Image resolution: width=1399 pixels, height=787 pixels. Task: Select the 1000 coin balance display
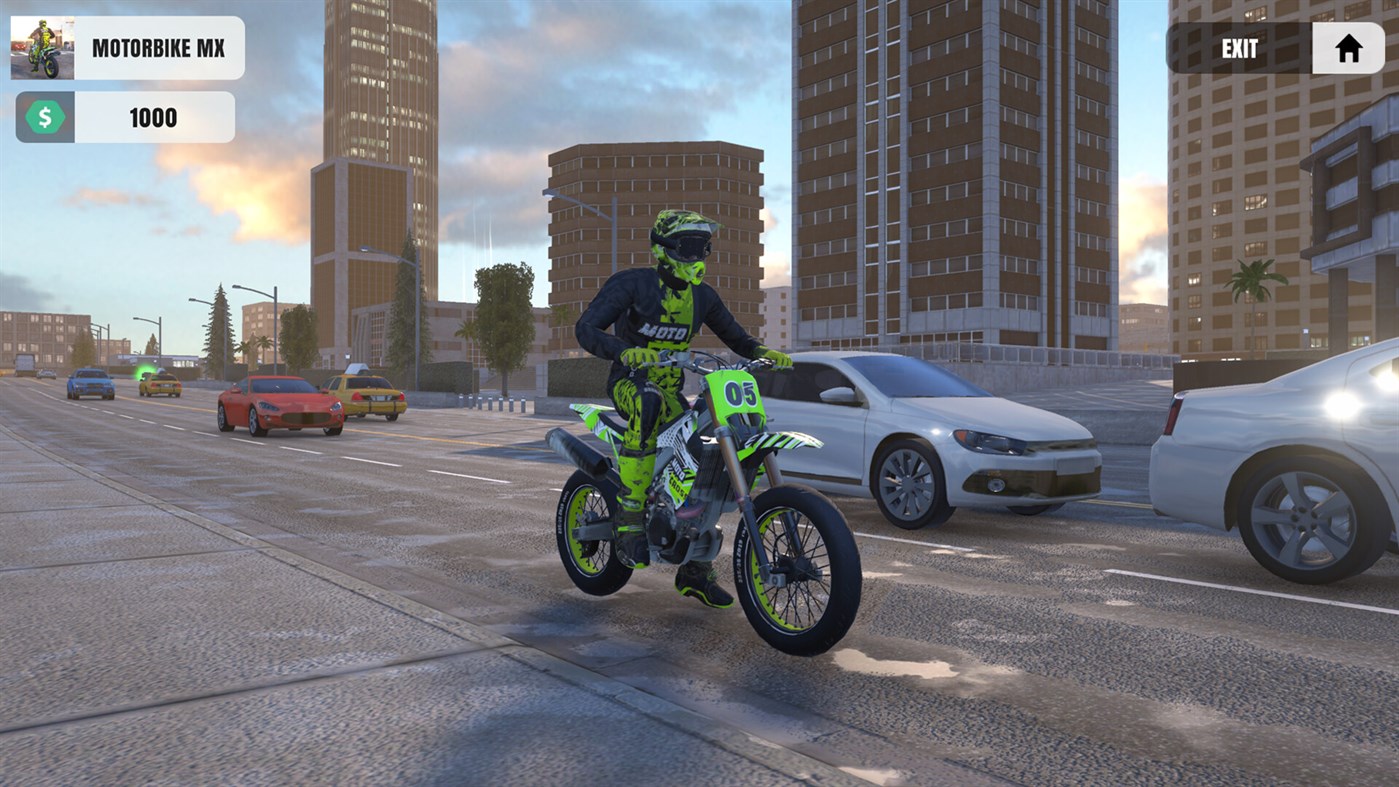pos(152,116)
